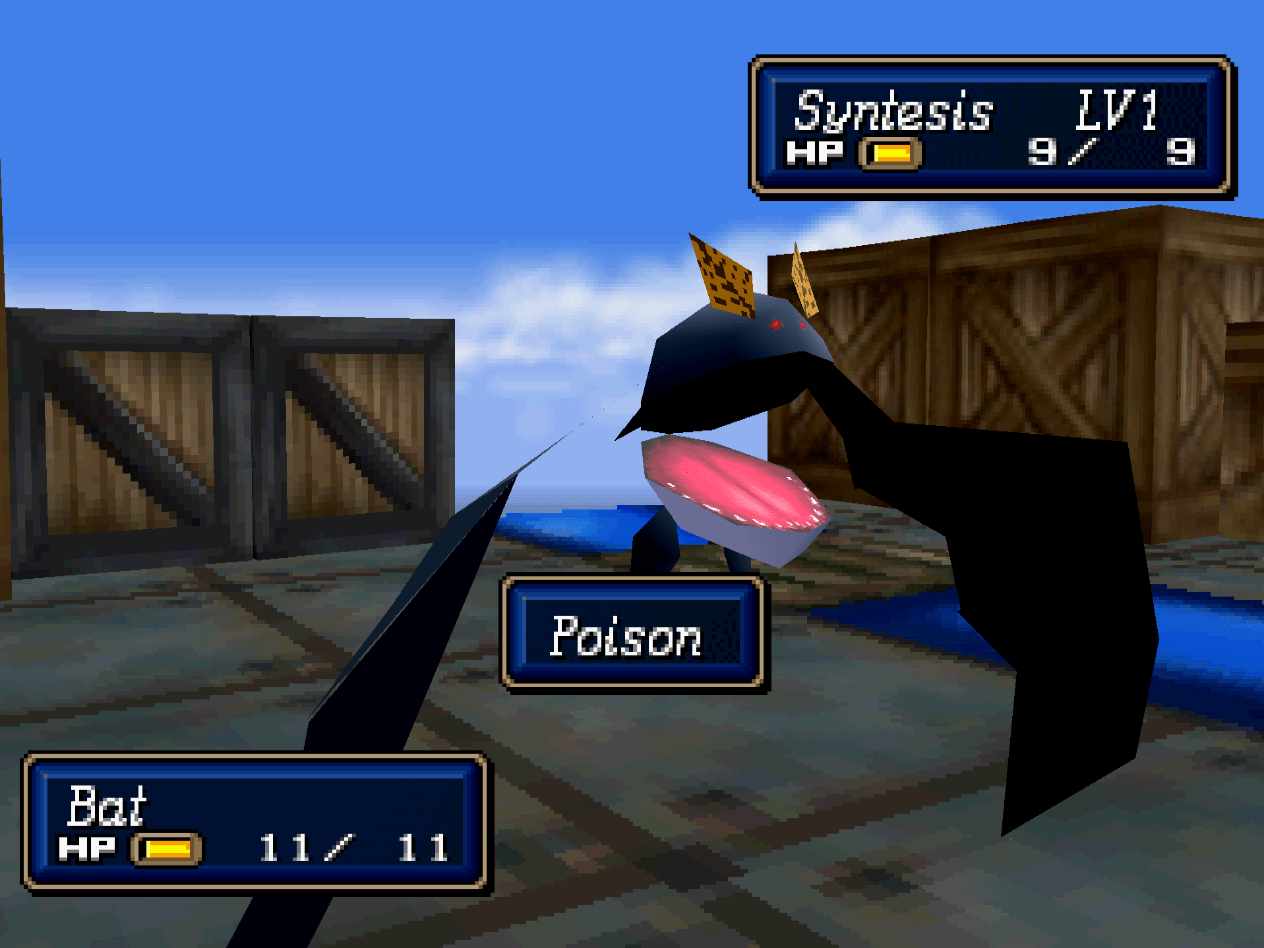This screenshot has height=948, width=1264.
Task: Select the Poison attack name box
Action: click(632, 634)
